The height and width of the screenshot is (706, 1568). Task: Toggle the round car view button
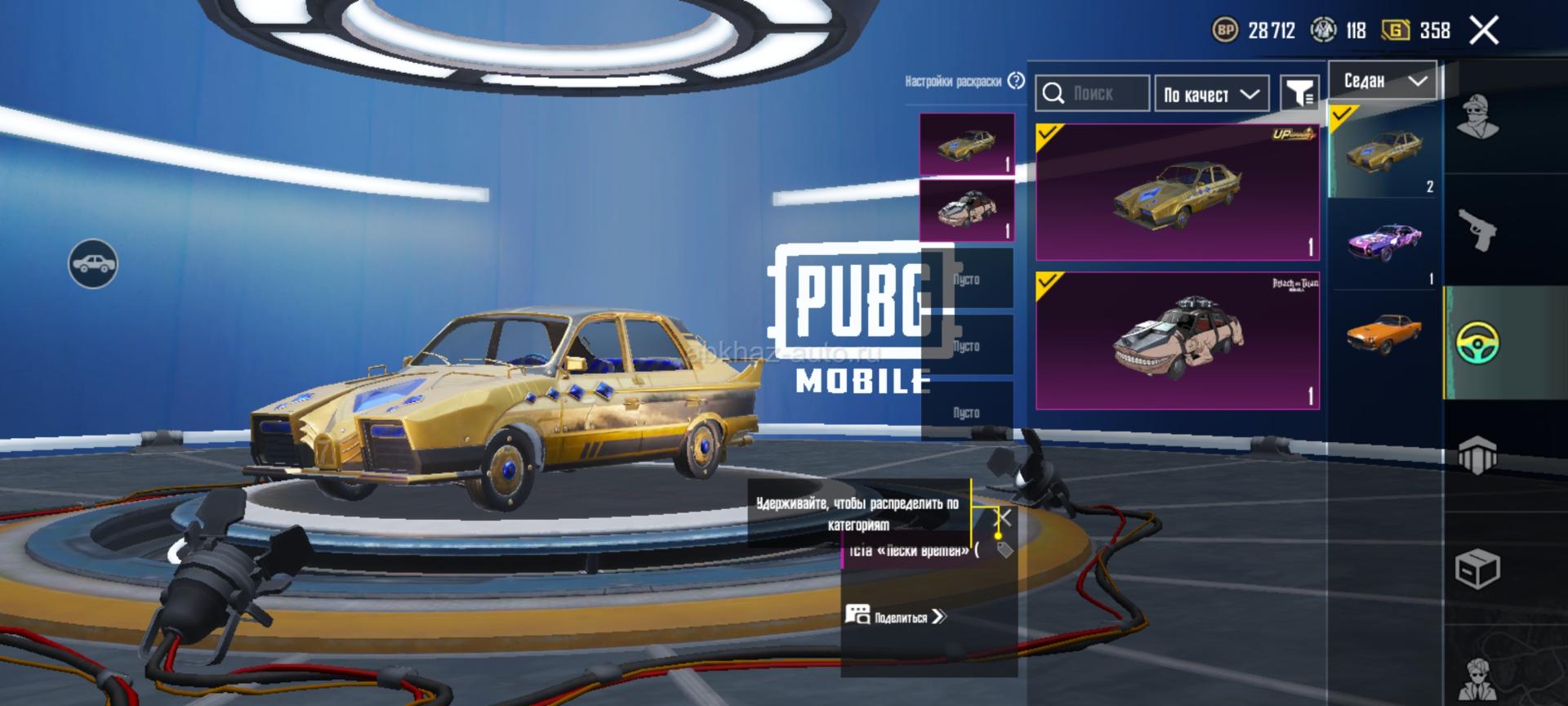[x=93, y=264]
